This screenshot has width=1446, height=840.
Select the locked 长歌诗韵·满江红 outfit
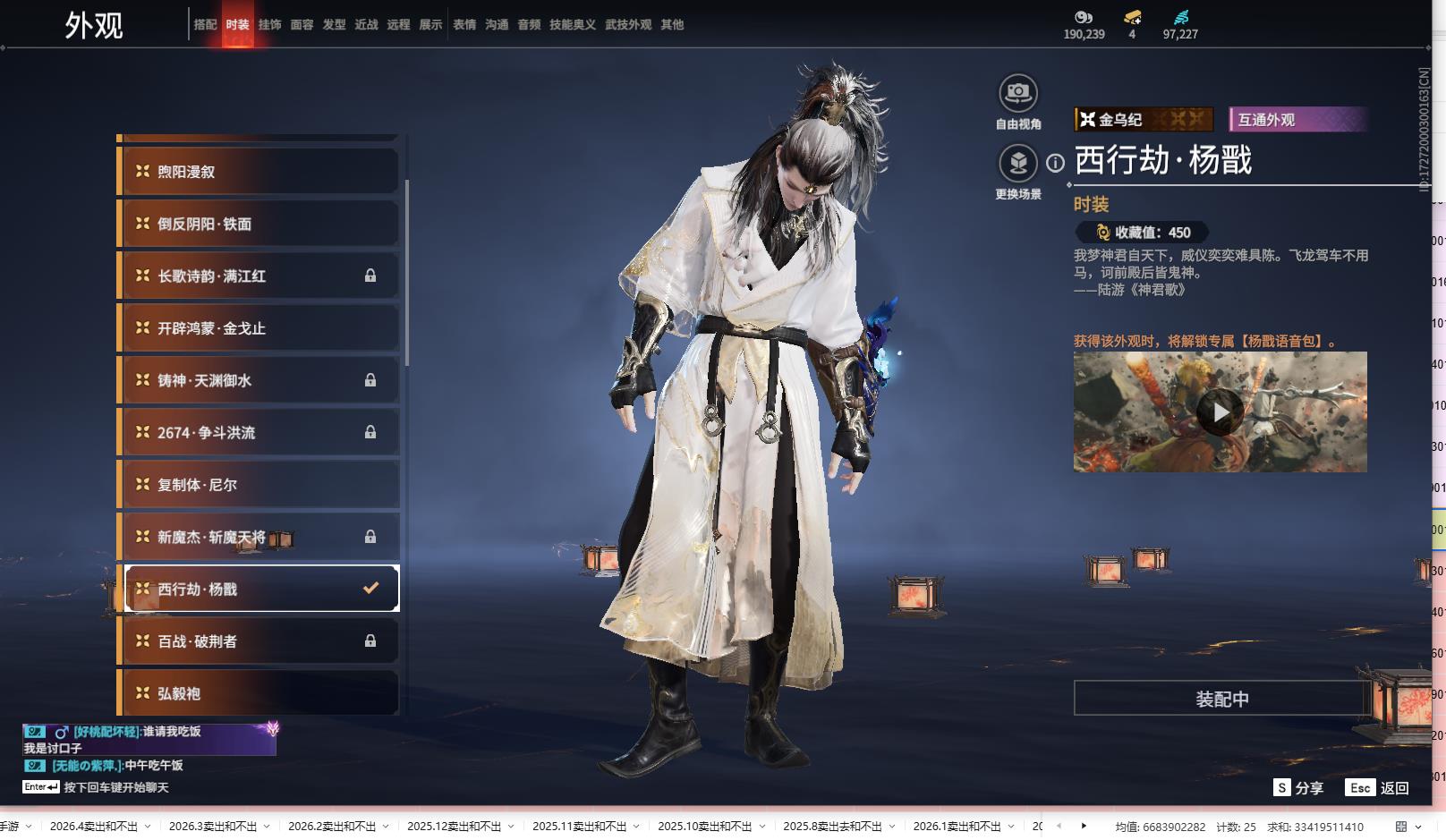259,276
